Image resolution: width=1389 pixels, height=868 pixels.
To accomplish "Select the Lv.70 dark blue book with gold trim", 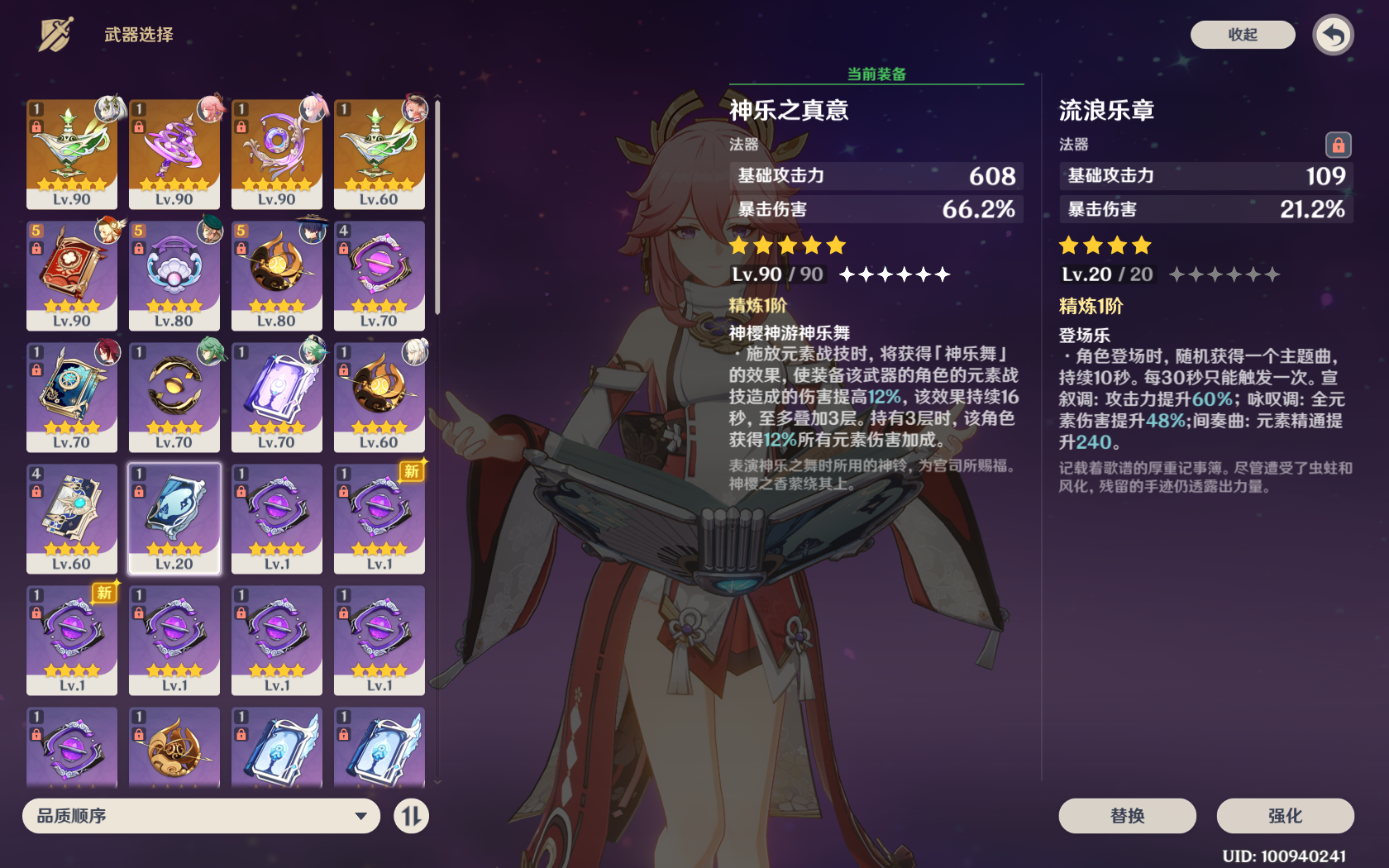I will [72, 396].
